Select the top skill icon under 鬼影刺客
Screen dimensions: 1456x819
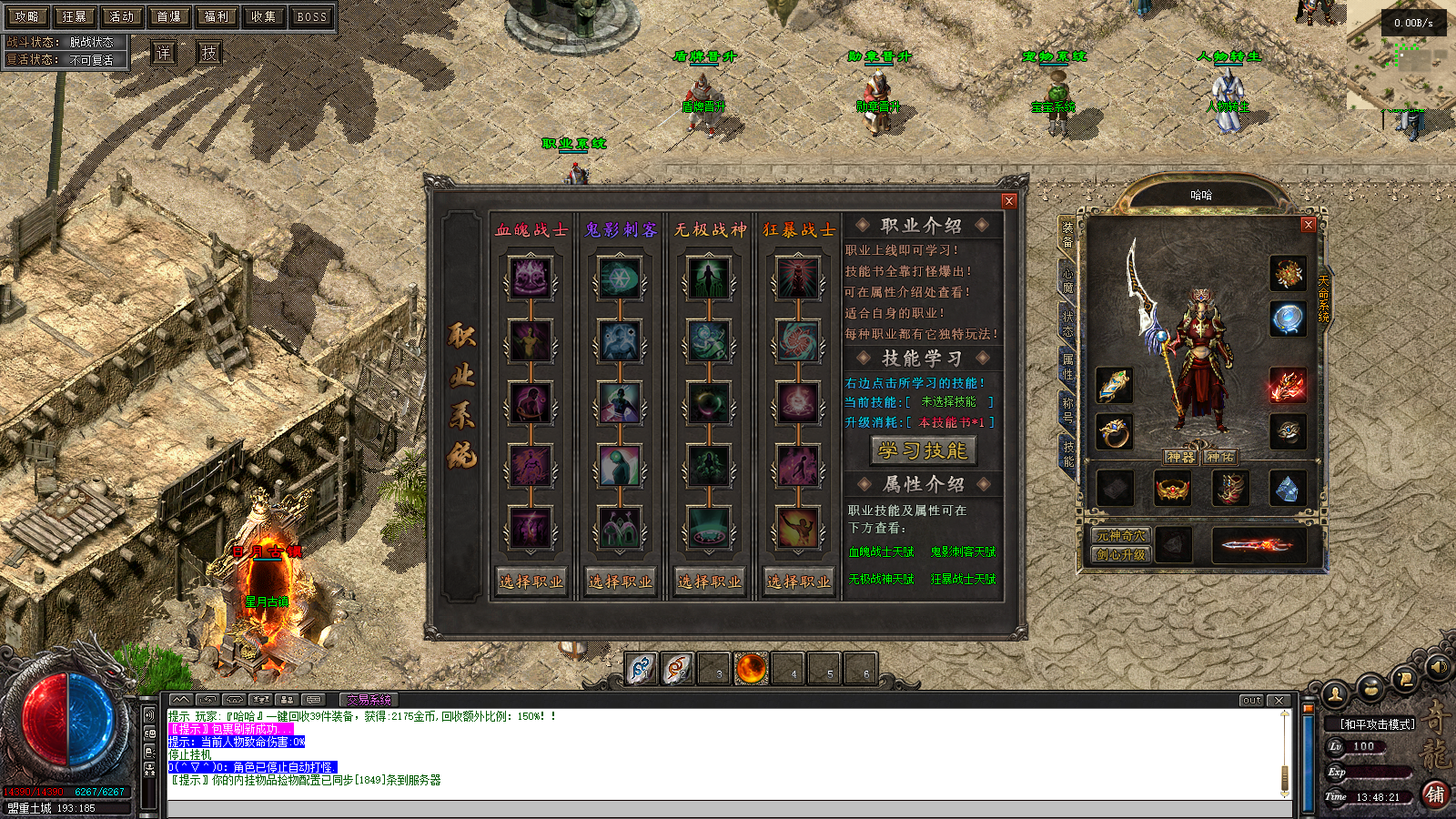coord(620,278)
